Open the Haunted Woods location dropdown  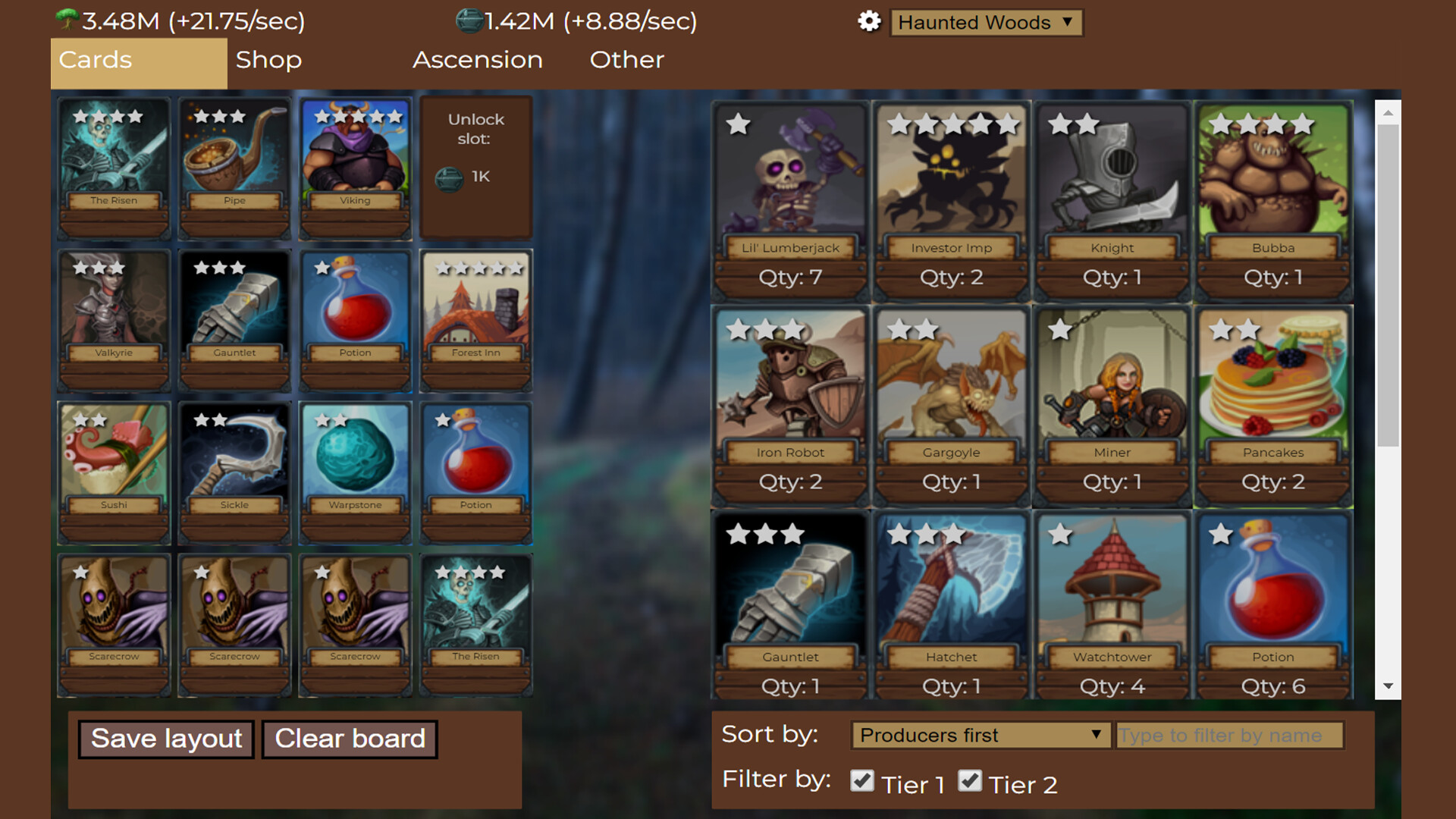click(986, 23)
